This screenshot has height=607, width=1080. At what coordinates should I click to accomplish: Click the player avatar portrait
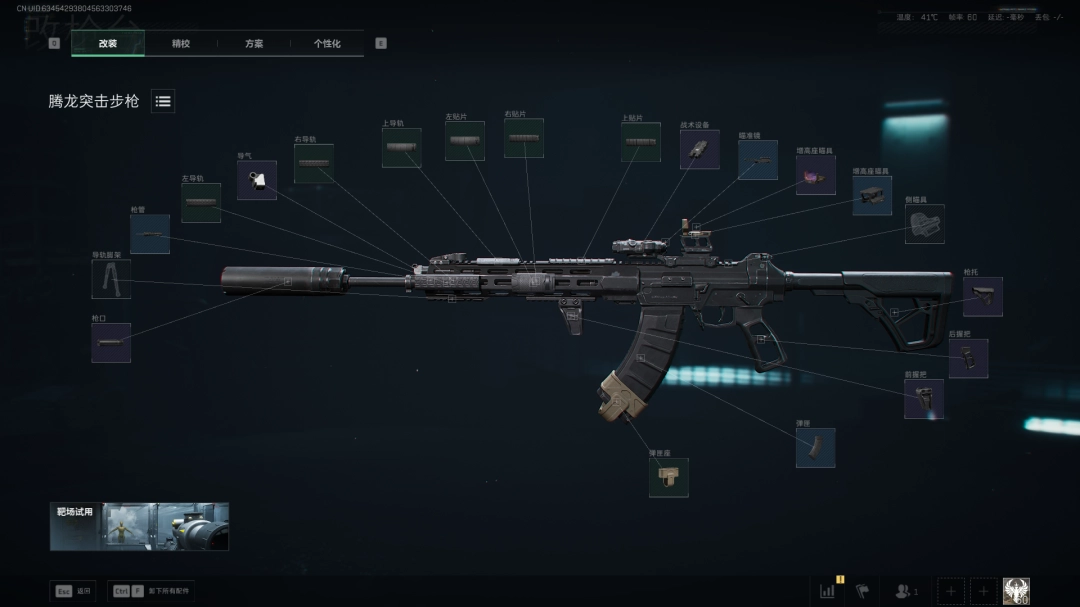pyautogui.click(x=1016, y=591)
